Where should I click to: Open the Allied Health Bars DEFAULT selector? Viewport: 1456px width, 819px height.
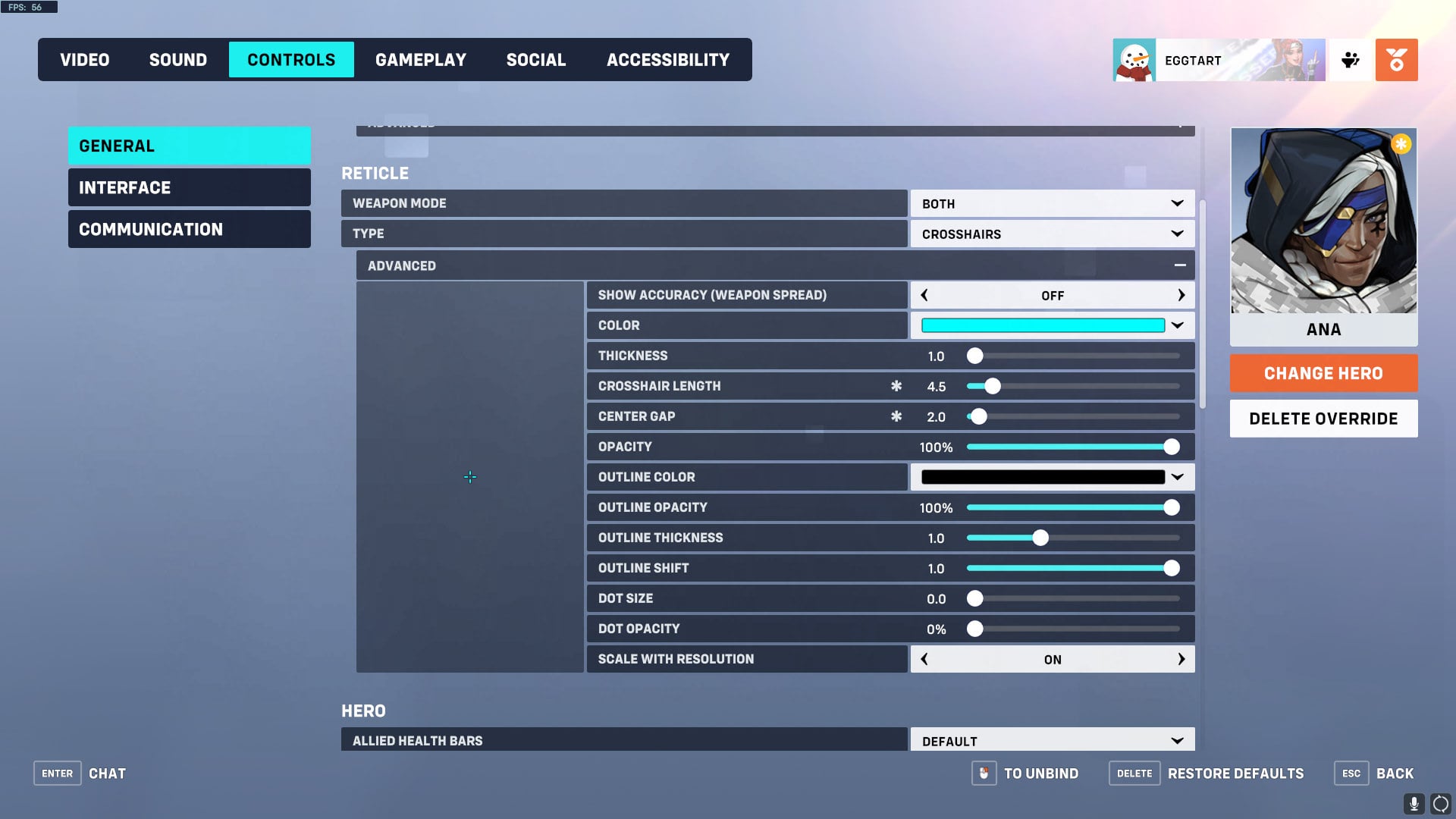(x=1051, y=739)
